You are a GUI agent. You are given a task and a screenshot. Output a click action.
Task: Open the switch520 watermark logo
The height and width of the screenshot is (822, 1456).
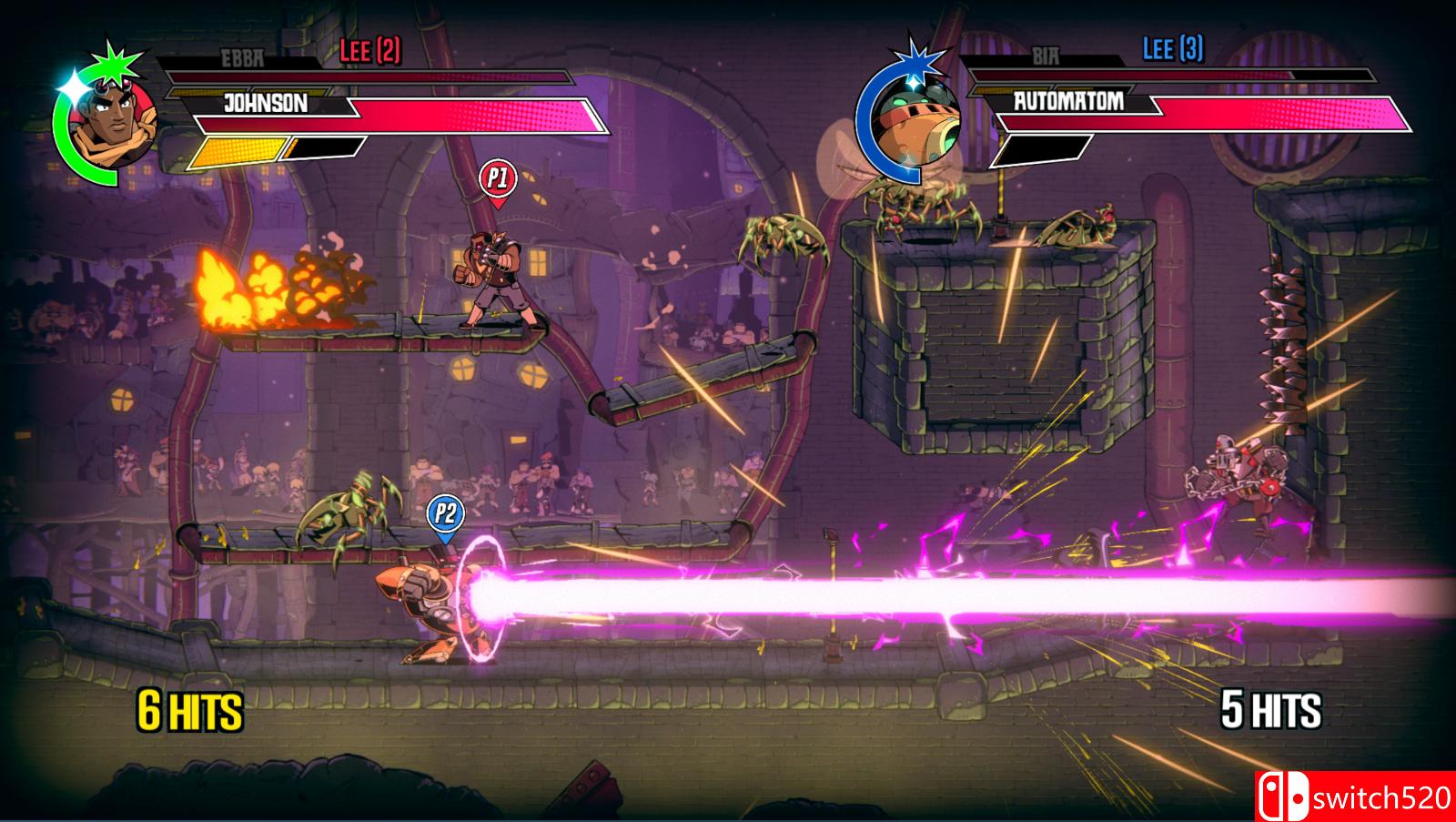click(1355, 797)
